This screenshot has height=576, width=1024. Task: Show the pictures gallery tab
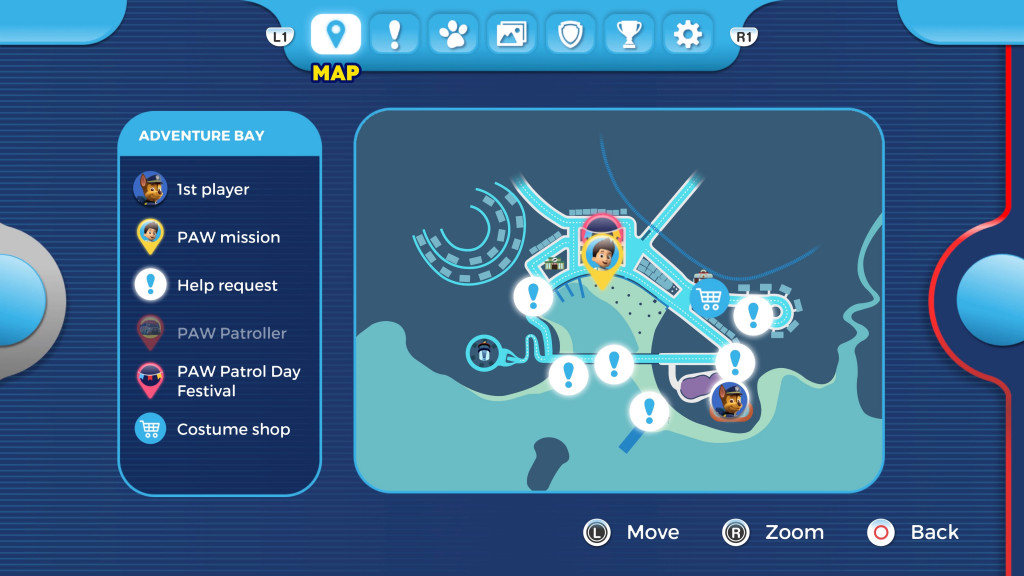click(511, 35)
